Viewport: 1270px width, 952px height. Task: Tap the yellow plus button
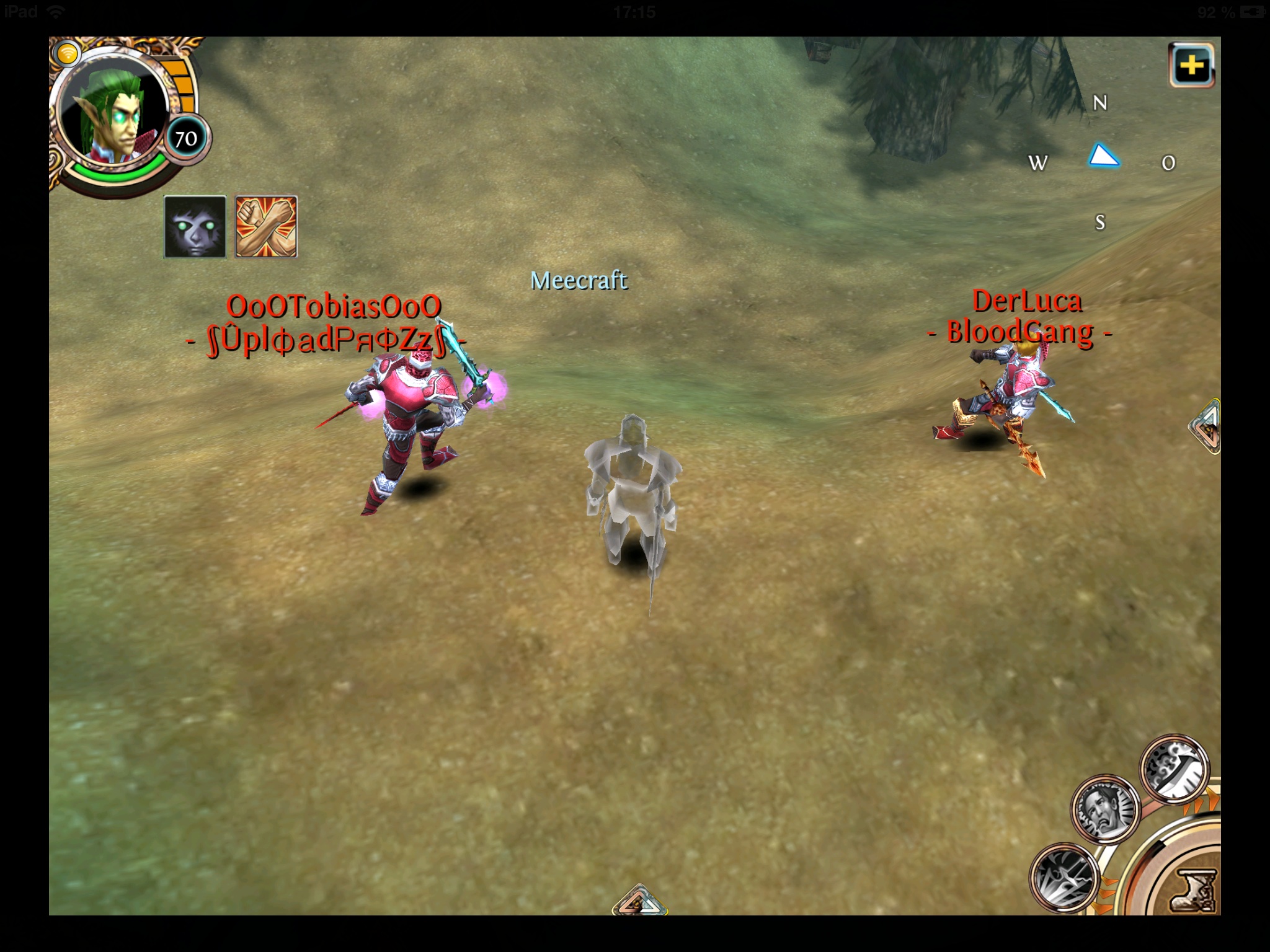click(x=1191, y=65)
